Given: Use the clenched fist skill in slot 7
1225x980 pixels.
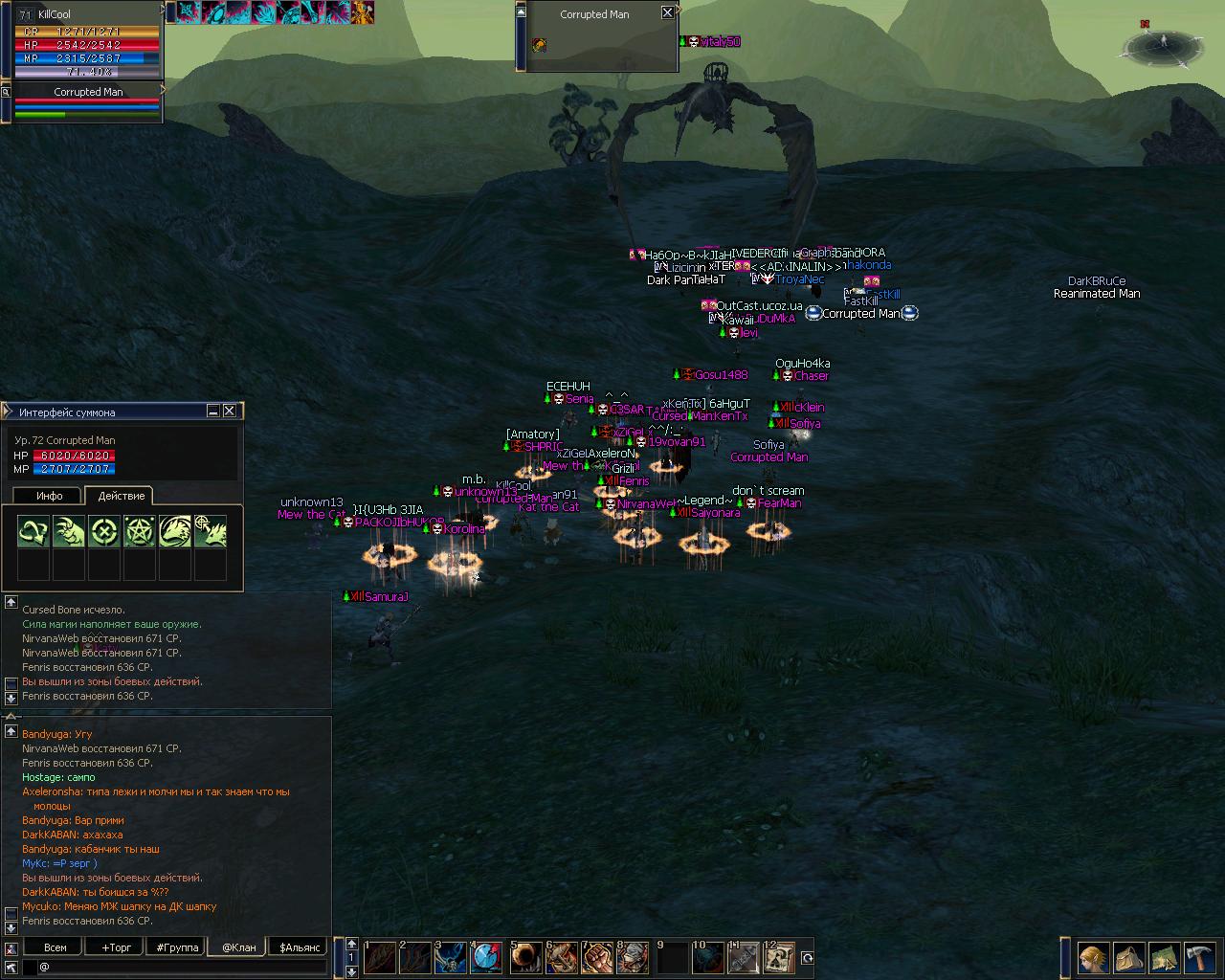Looking at the screenshot, I should point(597,958).
